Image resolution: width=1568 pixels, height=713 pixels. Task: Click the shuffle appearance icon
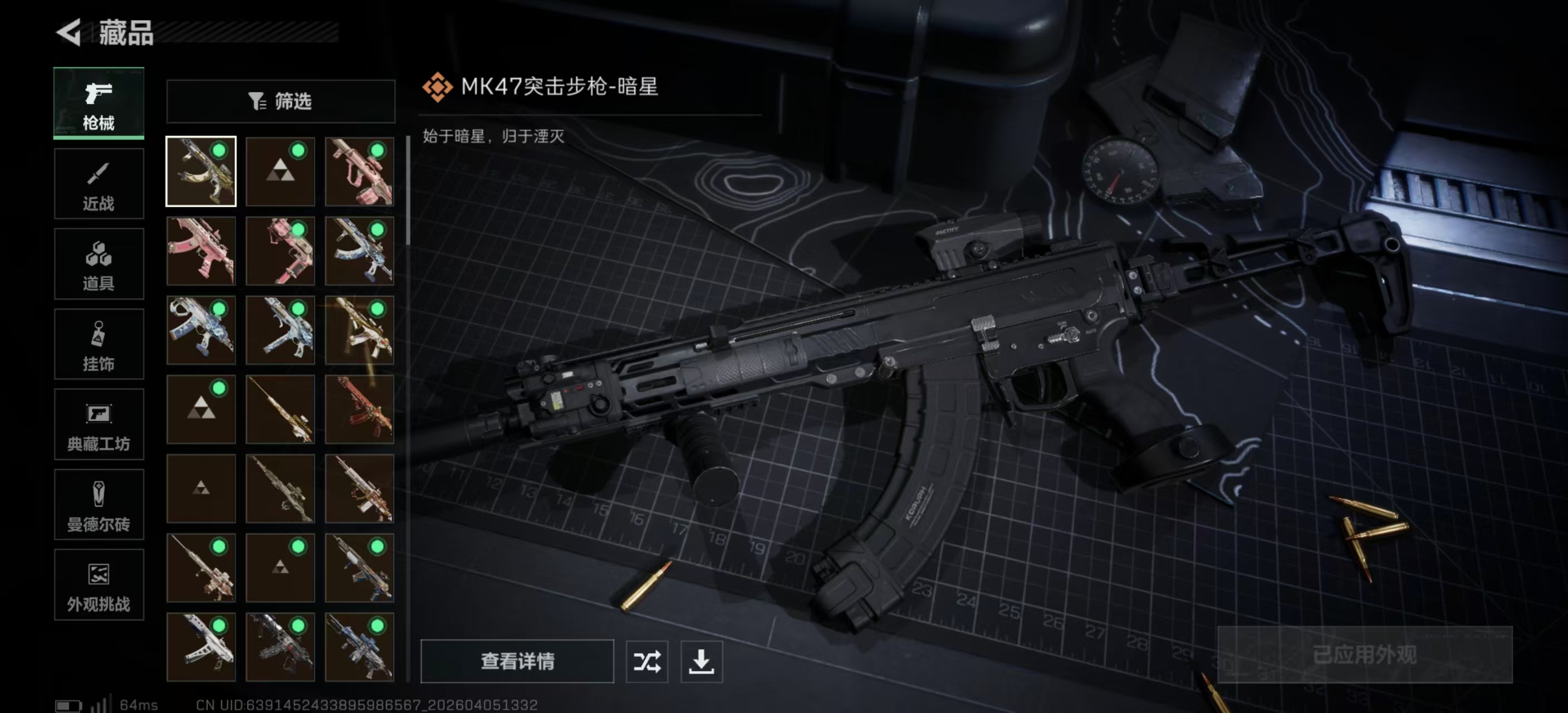pos(648,662)
